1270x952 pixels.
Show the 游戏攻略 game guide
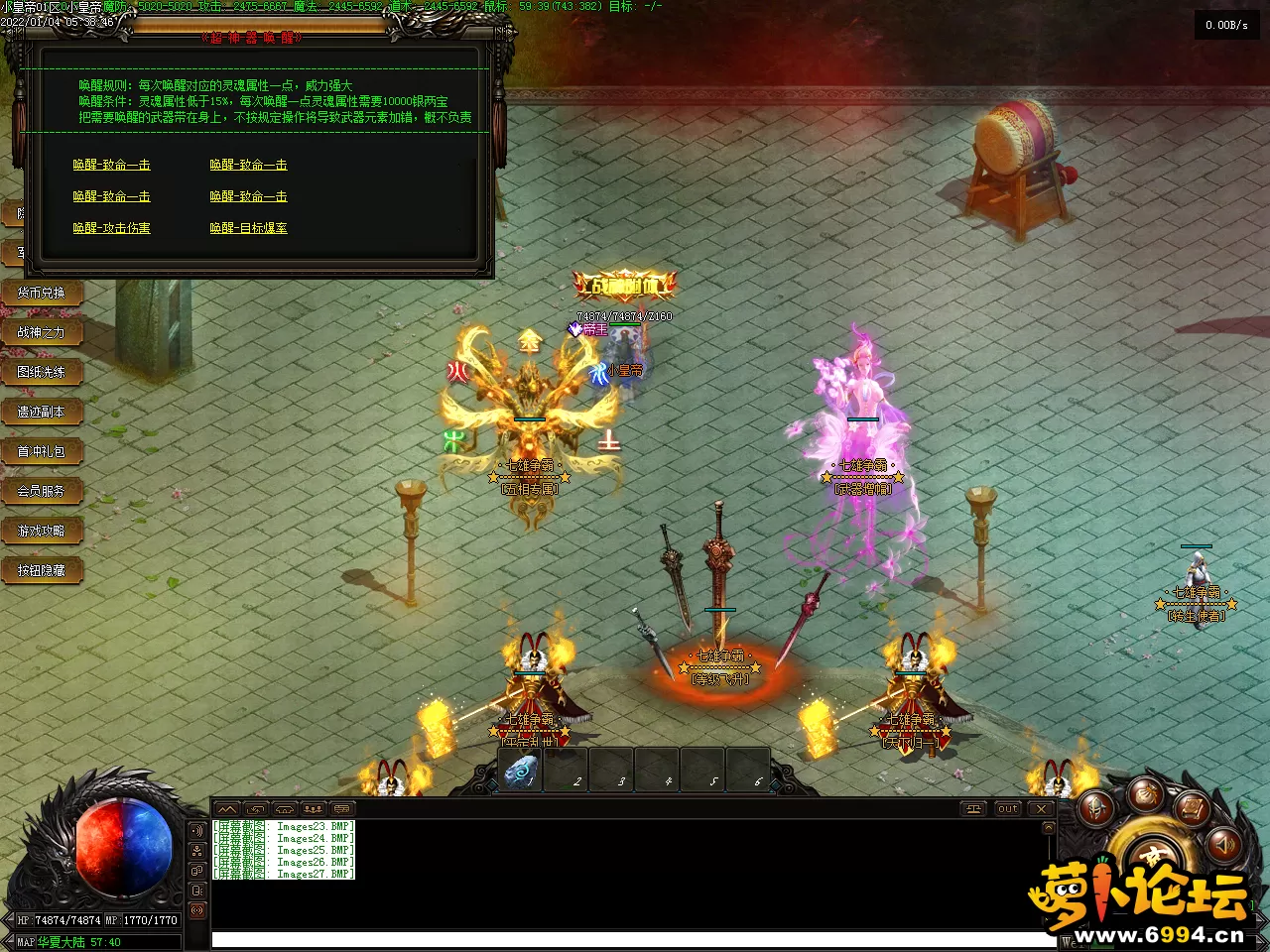click(41, 531)
